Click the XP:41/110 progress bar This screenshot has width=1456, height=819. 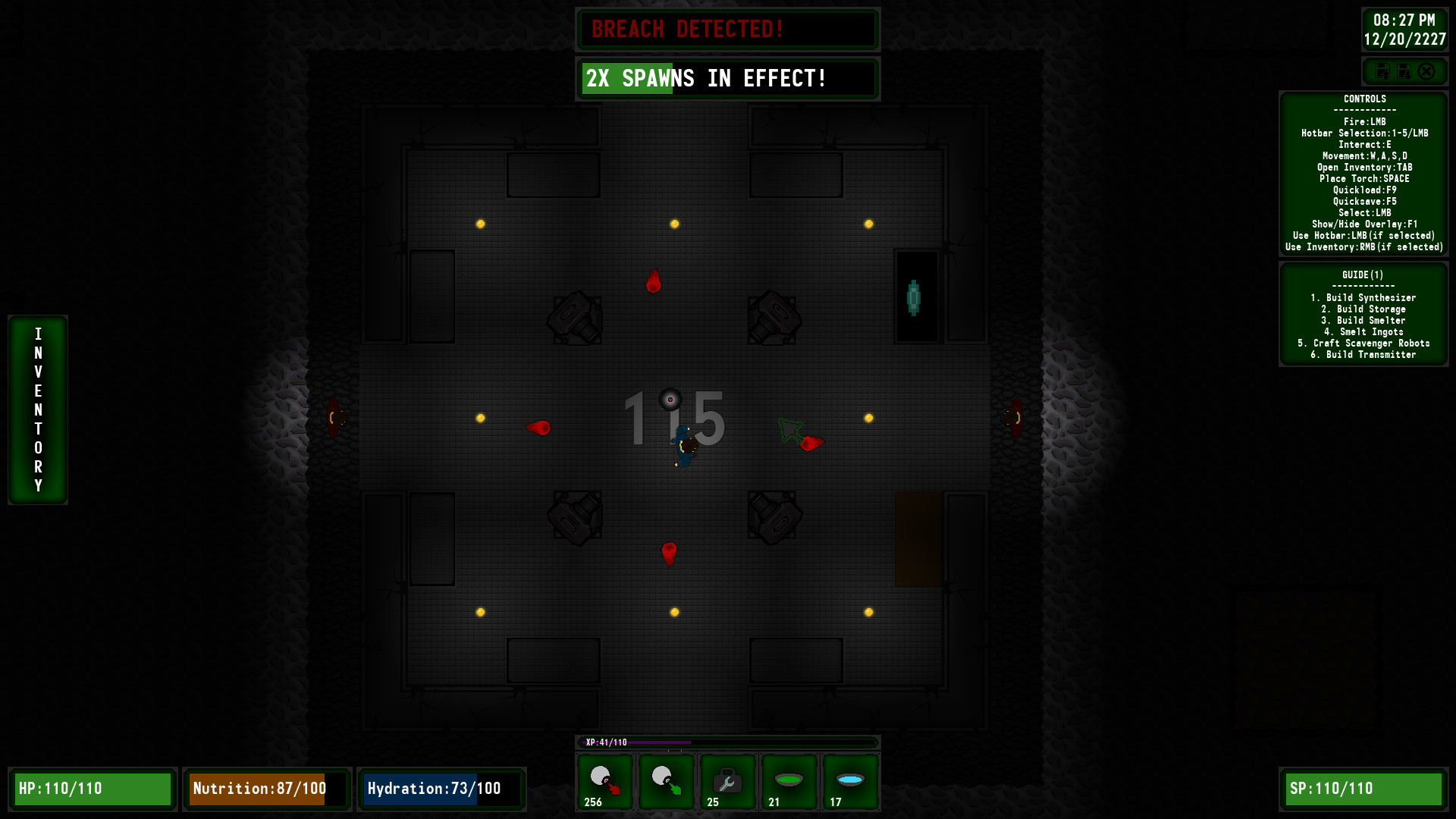(728, 742)
